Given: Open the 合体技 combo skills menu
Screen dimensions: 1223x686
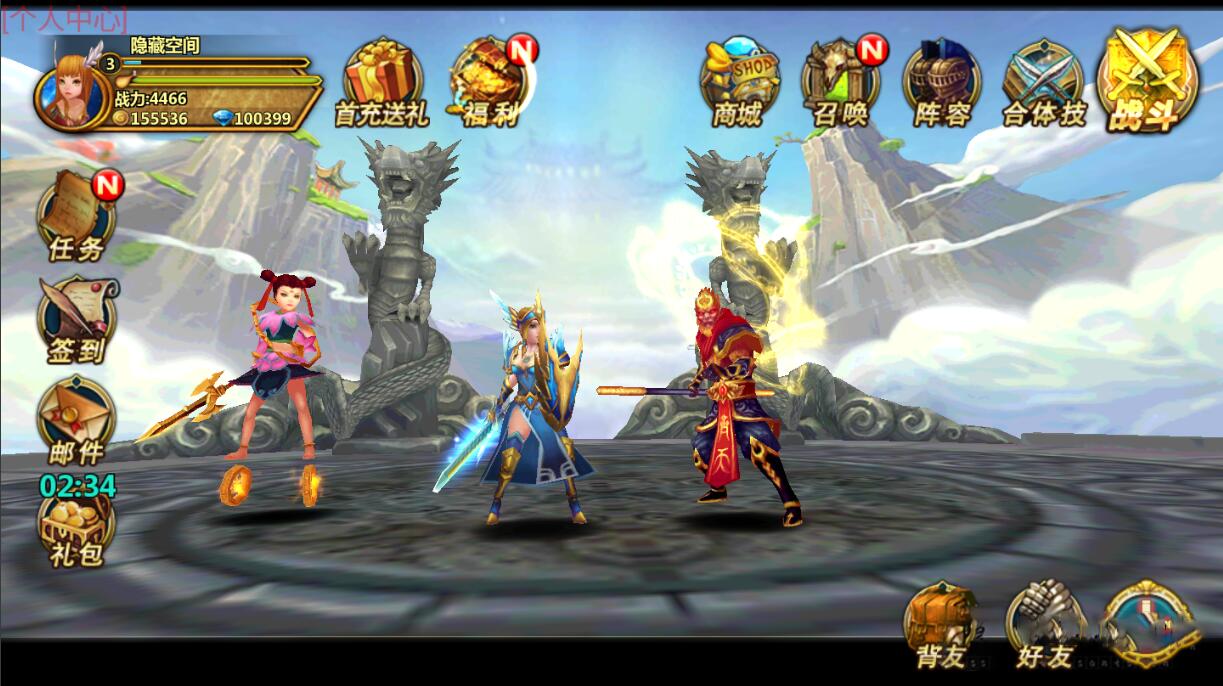Looking at the screenshot, I should pos(1044,82).
